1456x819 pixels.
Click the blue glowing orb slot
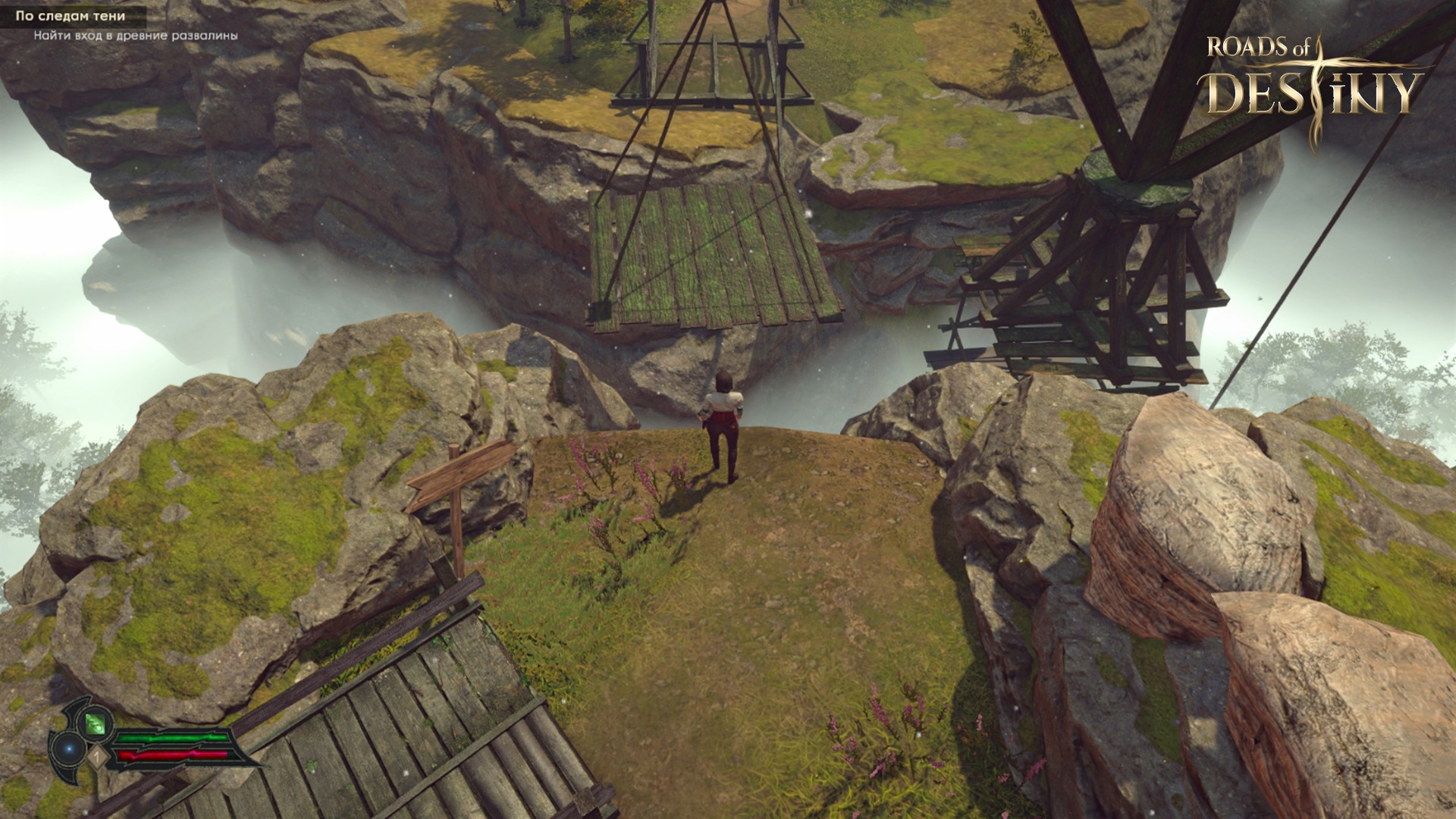pos(70,748)
